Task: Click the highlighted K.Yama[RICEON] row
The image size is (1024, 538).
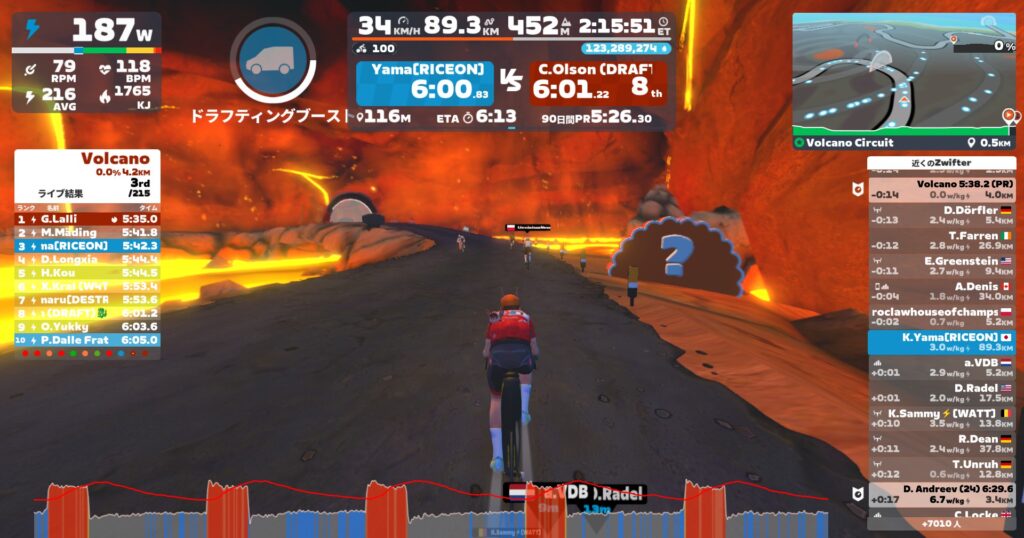Action: 940,342
